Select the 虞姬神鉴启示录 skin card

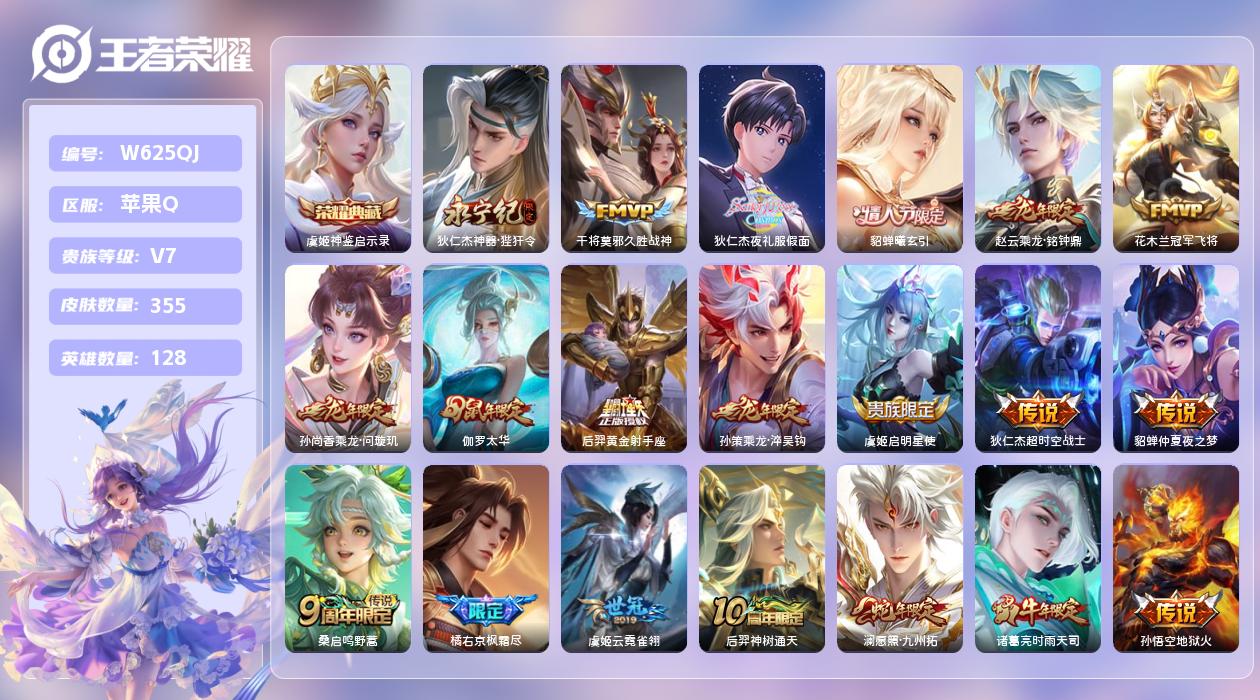(x=348, y=158)
